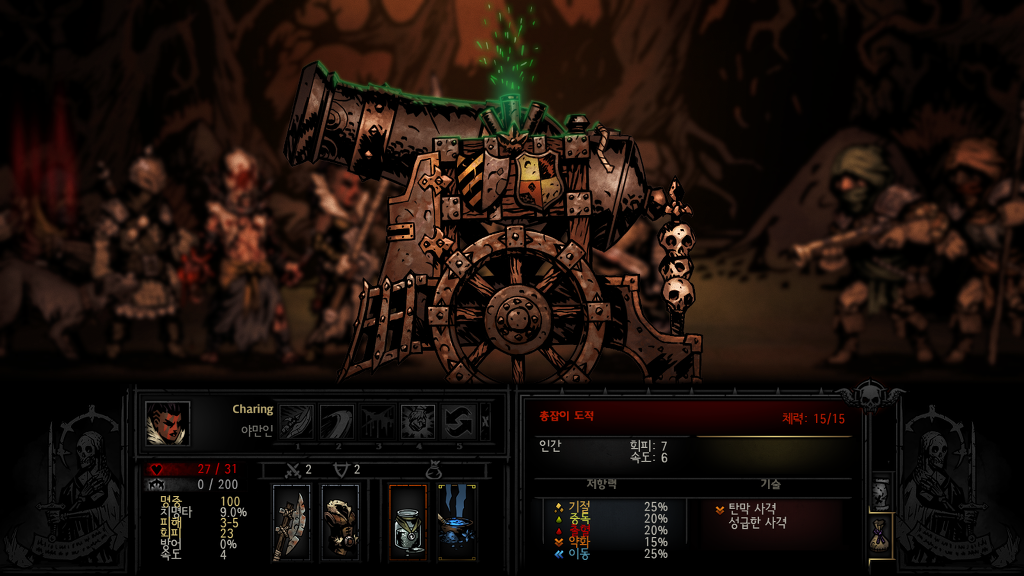This screenshot has width=1024, height=576.
Task: Open the map tab with skull-map icon
Action: (881, 492)
